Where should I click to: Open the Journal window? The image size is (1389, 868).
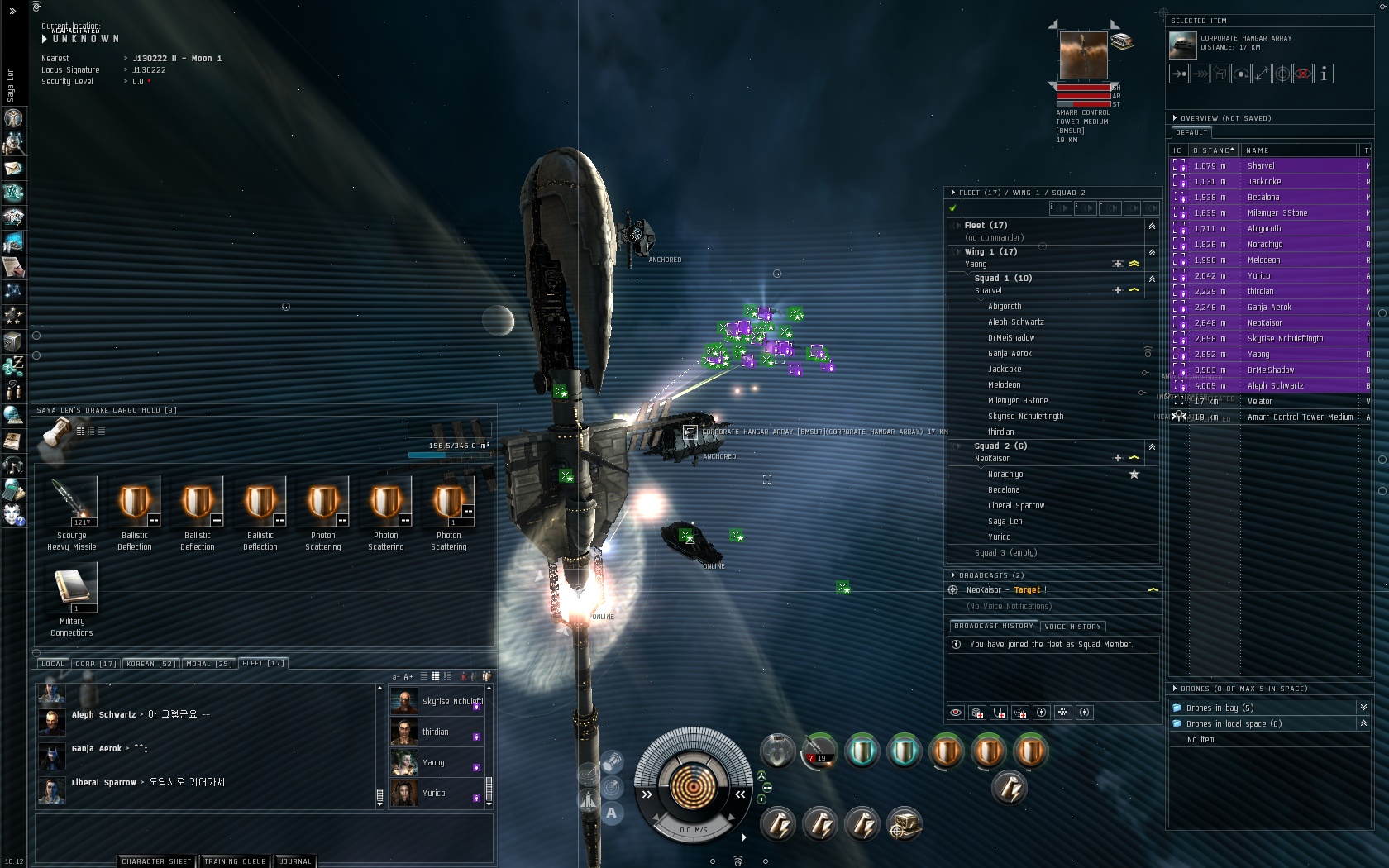tap(295, 861)
